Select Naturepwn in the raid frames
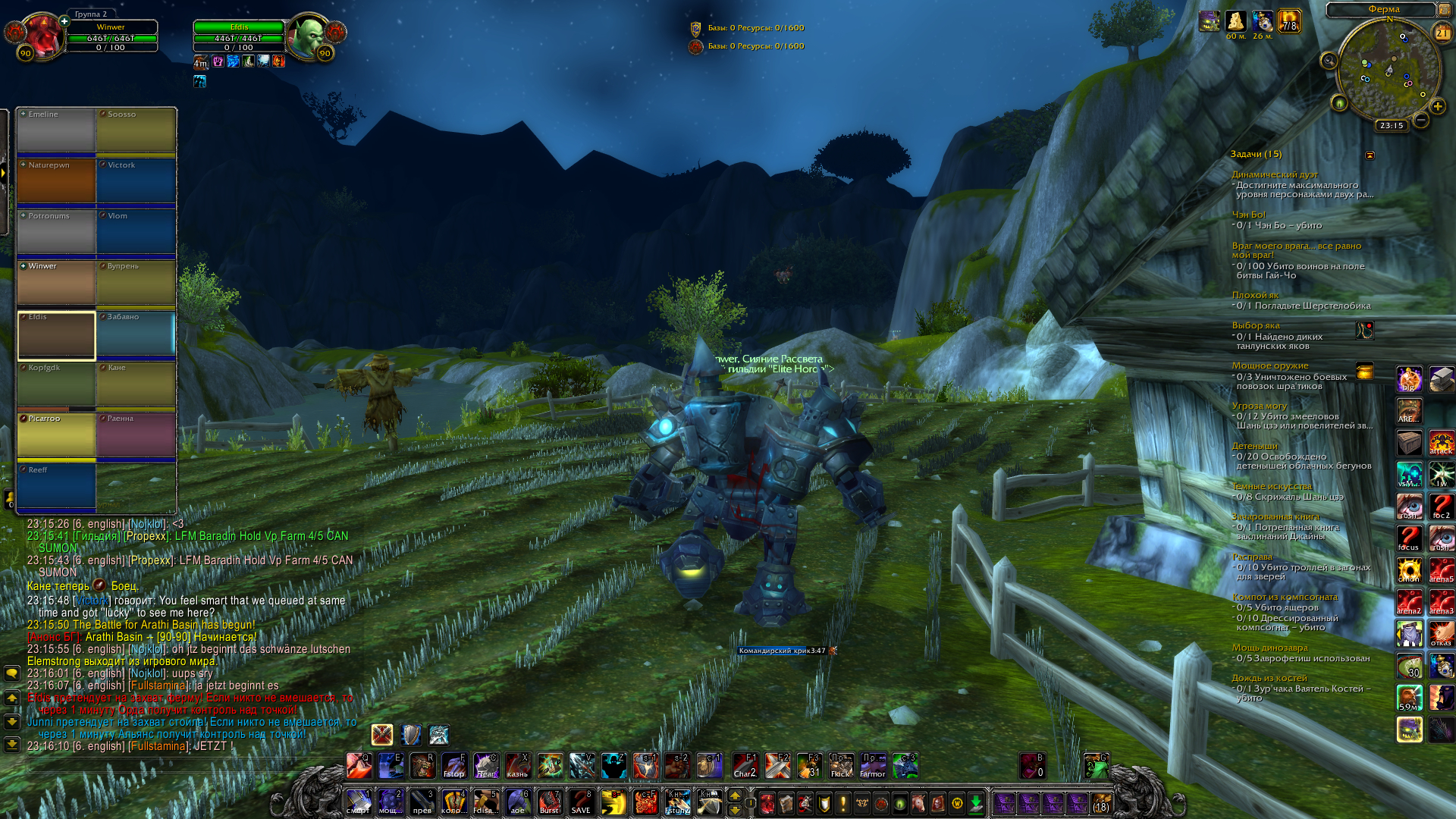Viewport: 1456px width, 819px height. pyautogui.click(x=57, y=181)
